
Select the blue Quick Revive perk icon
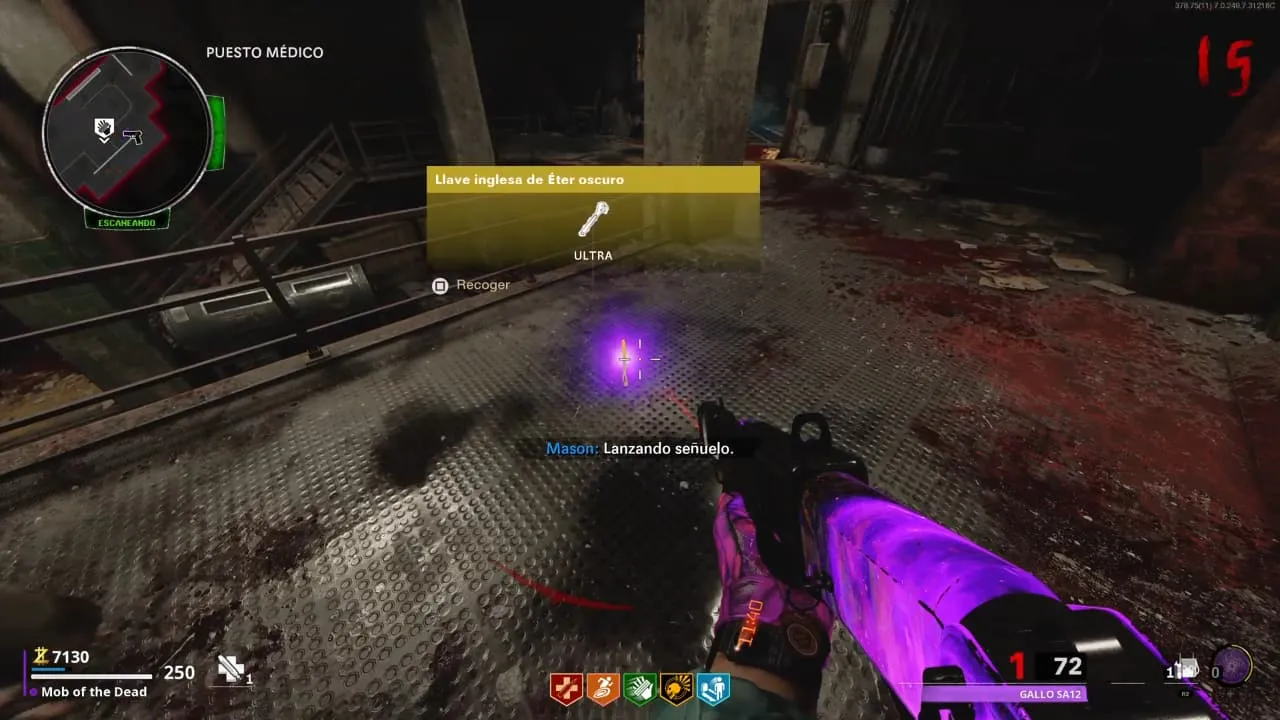[x=713, y=689]
